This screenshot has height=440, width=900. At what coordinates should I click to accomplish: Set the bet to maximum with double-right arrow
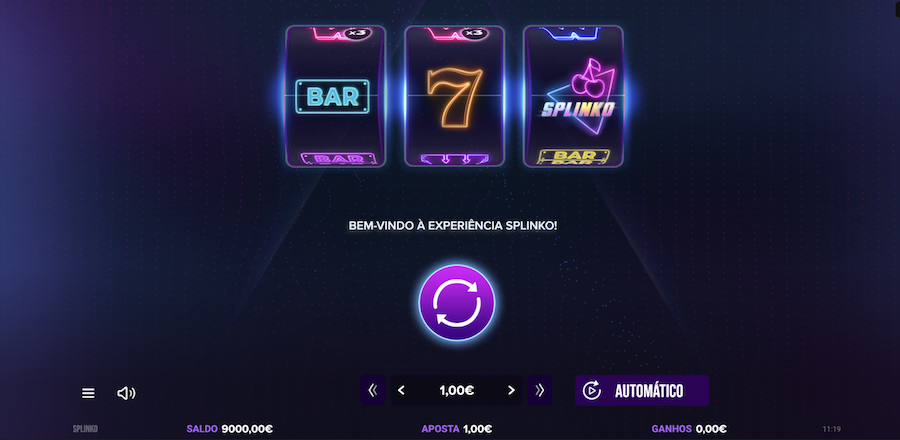pyautogui.click(x=540, y=390)
